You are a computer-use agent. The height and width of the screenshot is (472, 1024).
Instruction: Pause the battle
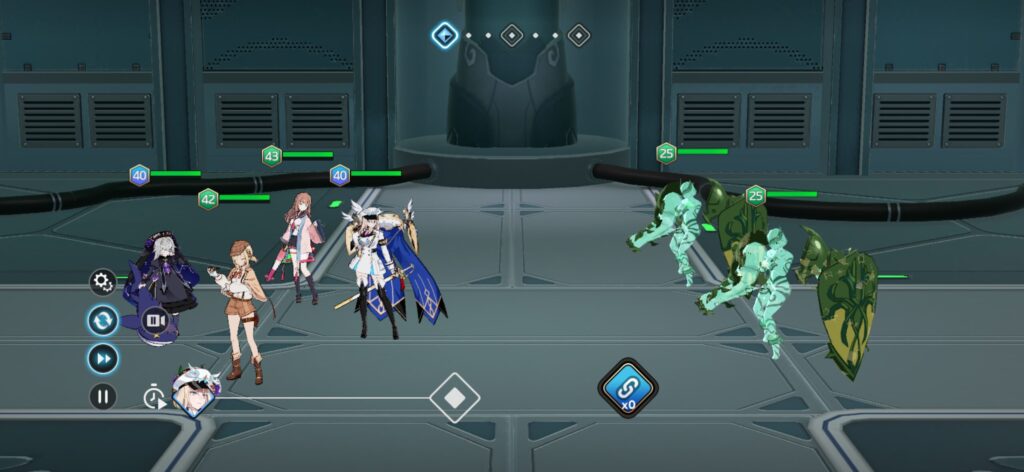(x=103, y=396)
